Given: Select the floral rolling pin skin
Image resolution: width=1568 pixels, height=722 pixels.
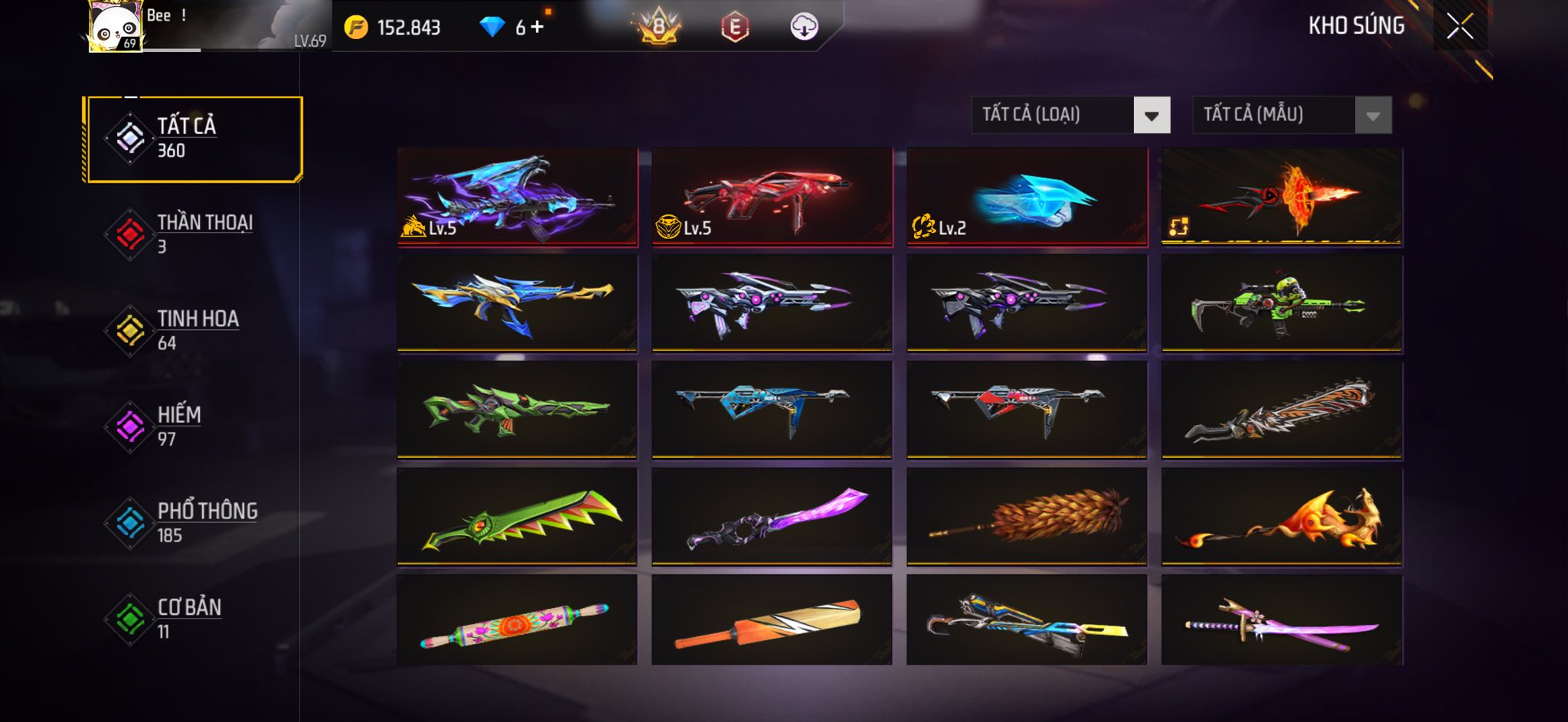Looking at the screenshot, I should tap(517, 621).
